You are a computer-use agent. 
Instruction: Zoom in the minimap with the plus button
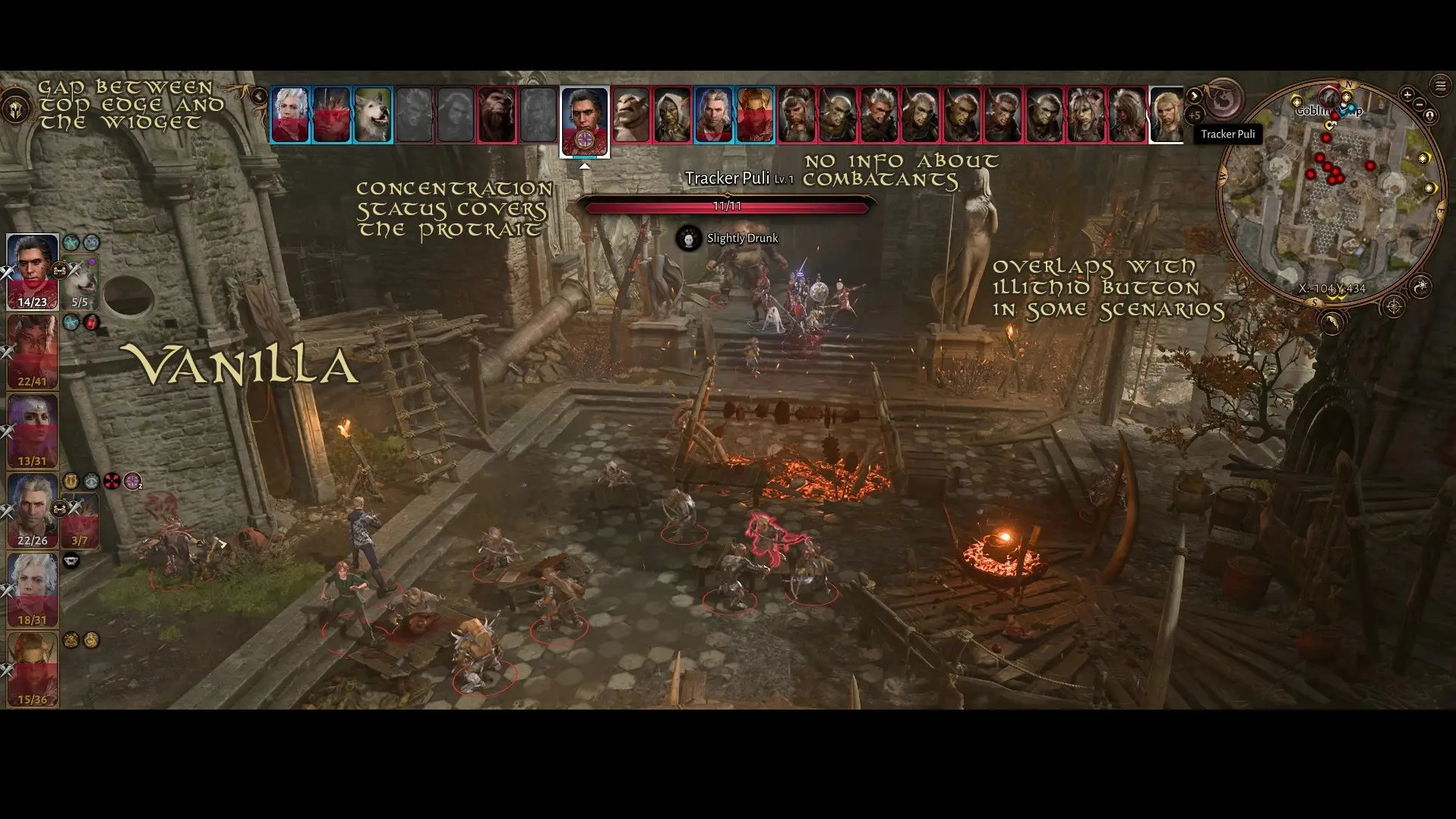click(x=1407, y=94)
